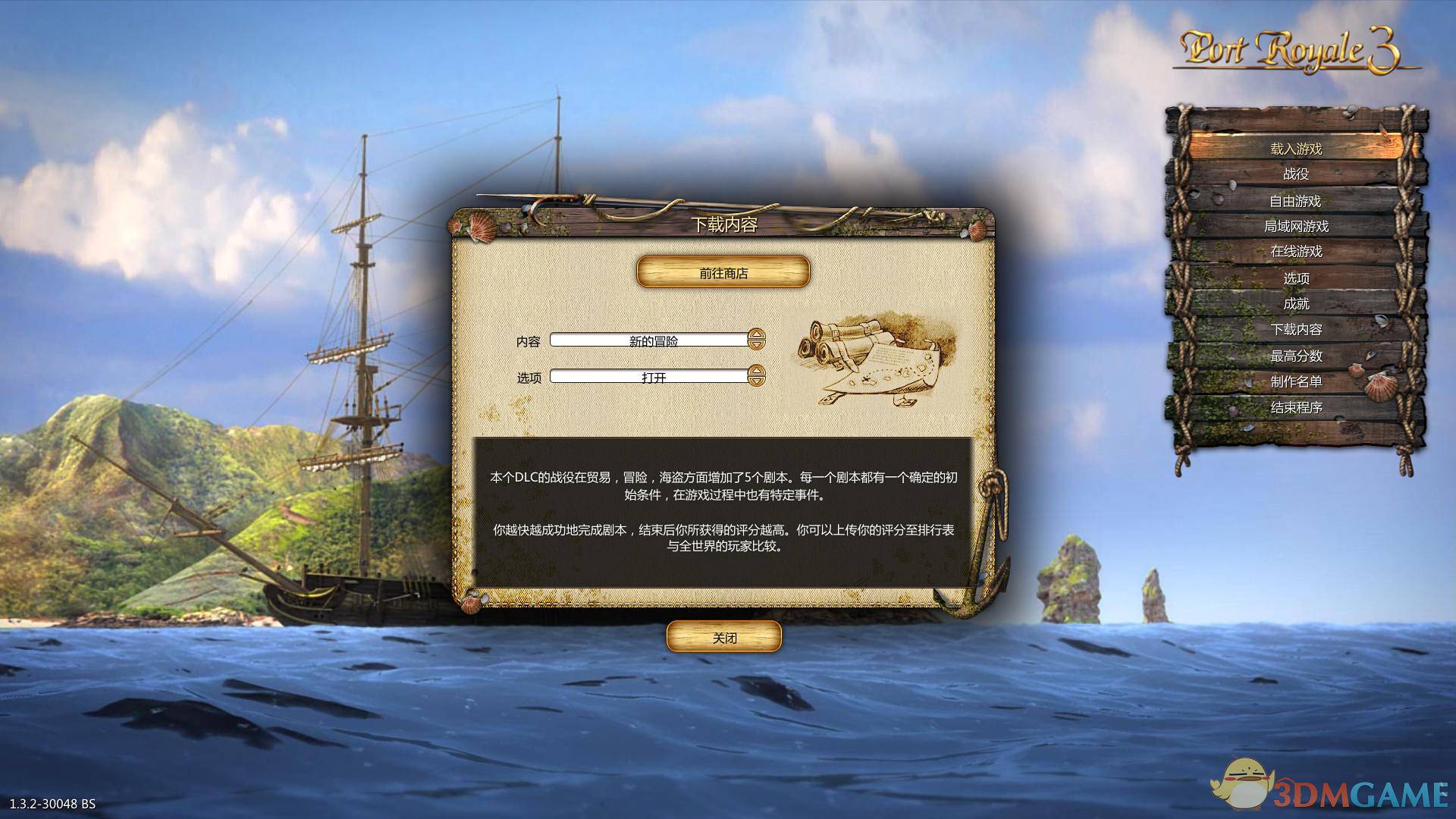Screen dimensions: 1456x819
Task: Click the cycle arrows beside the 内容 selector
Action: point(756,340)
